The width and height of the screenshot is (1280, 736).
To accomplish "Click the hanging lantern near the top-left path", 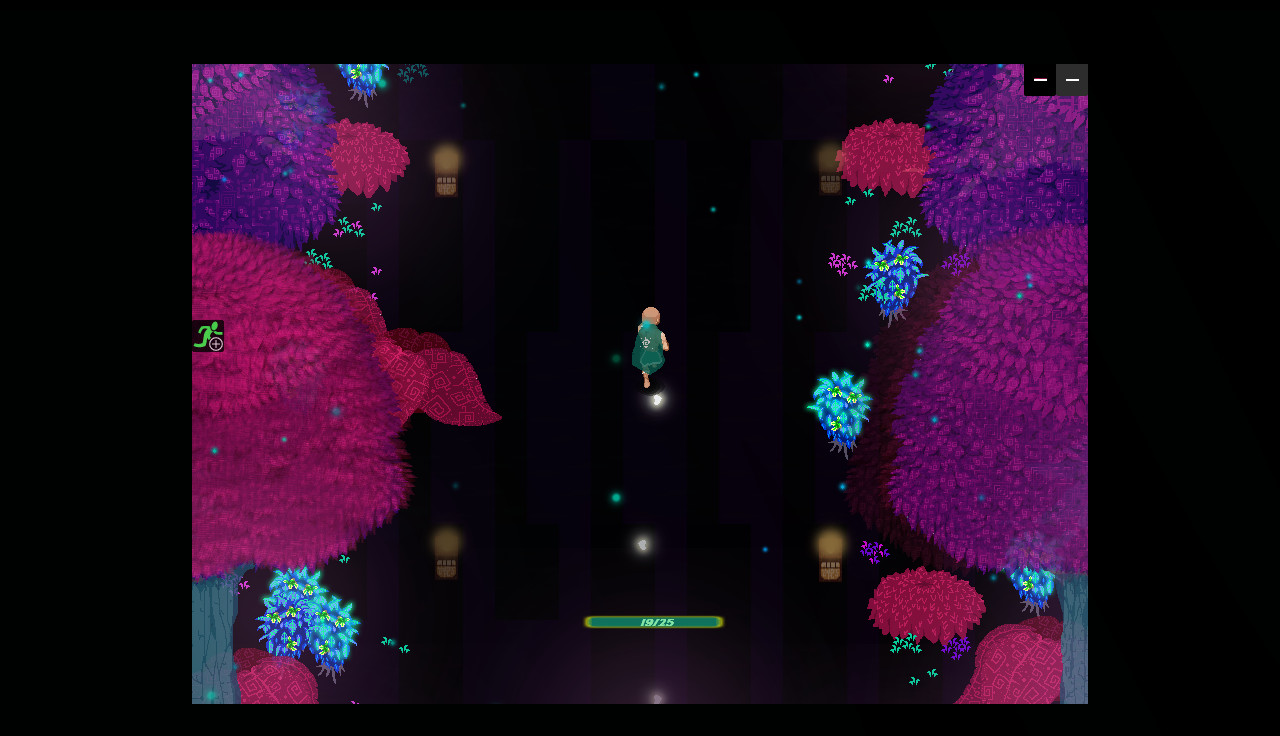I will [x=444, y=175].
